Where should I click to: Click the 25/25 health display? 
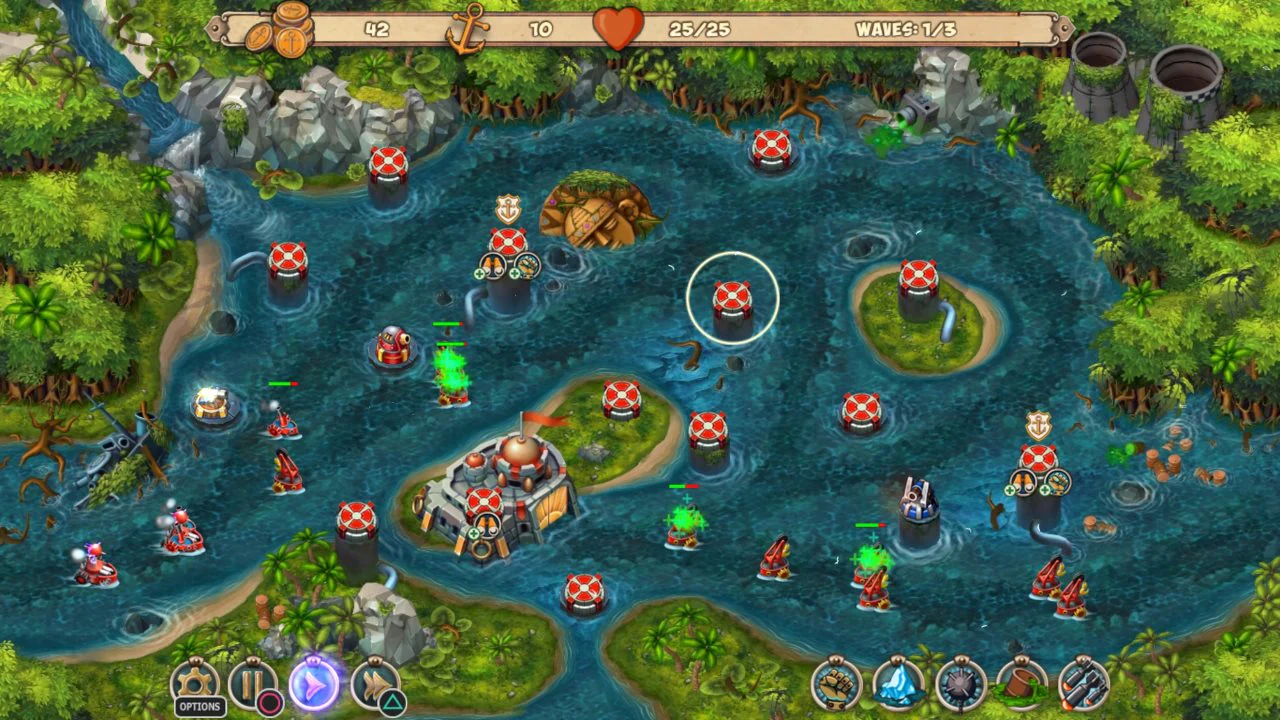click(x=700, y=28)
